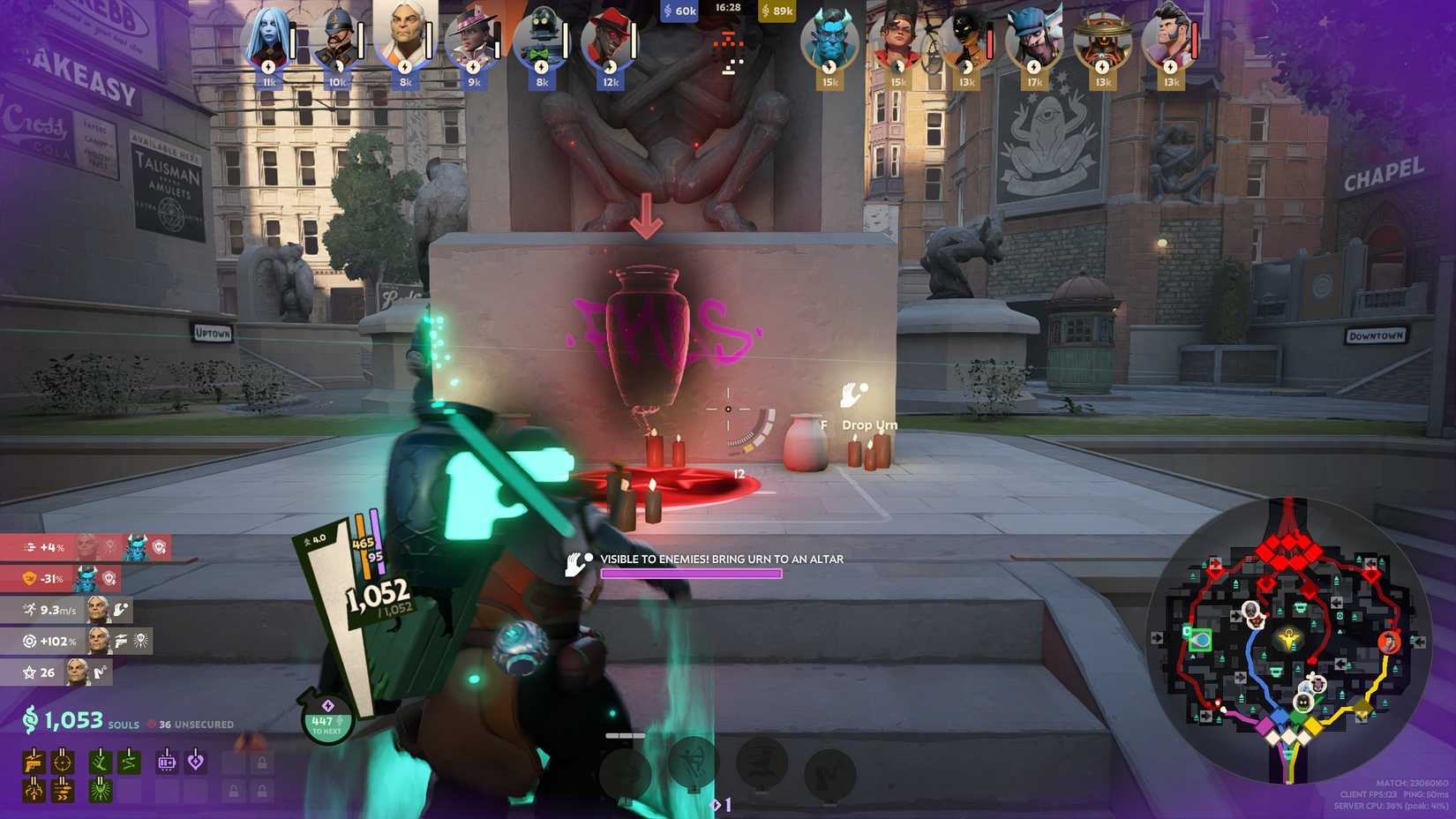Image resolution: width=1456 pixels, height=819 pixels.
Task: Click the crosshair weapon item icon
Action: pyautogui.click(x=63, y=763)
